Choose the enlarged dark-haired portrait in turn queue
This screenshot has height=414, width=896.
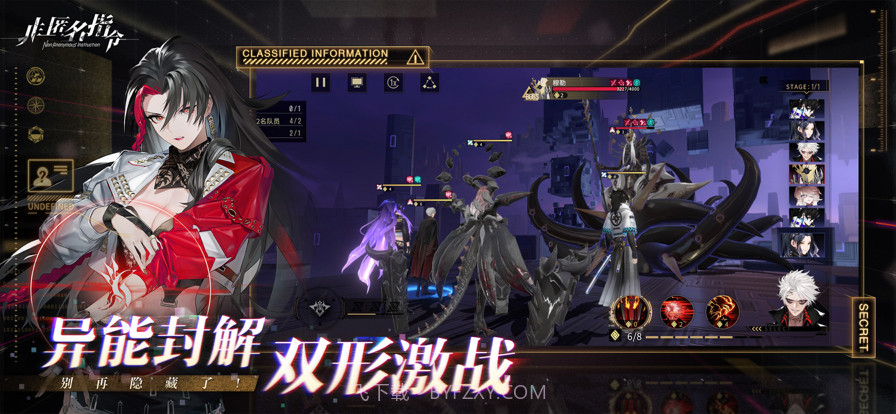pos(805,241)
